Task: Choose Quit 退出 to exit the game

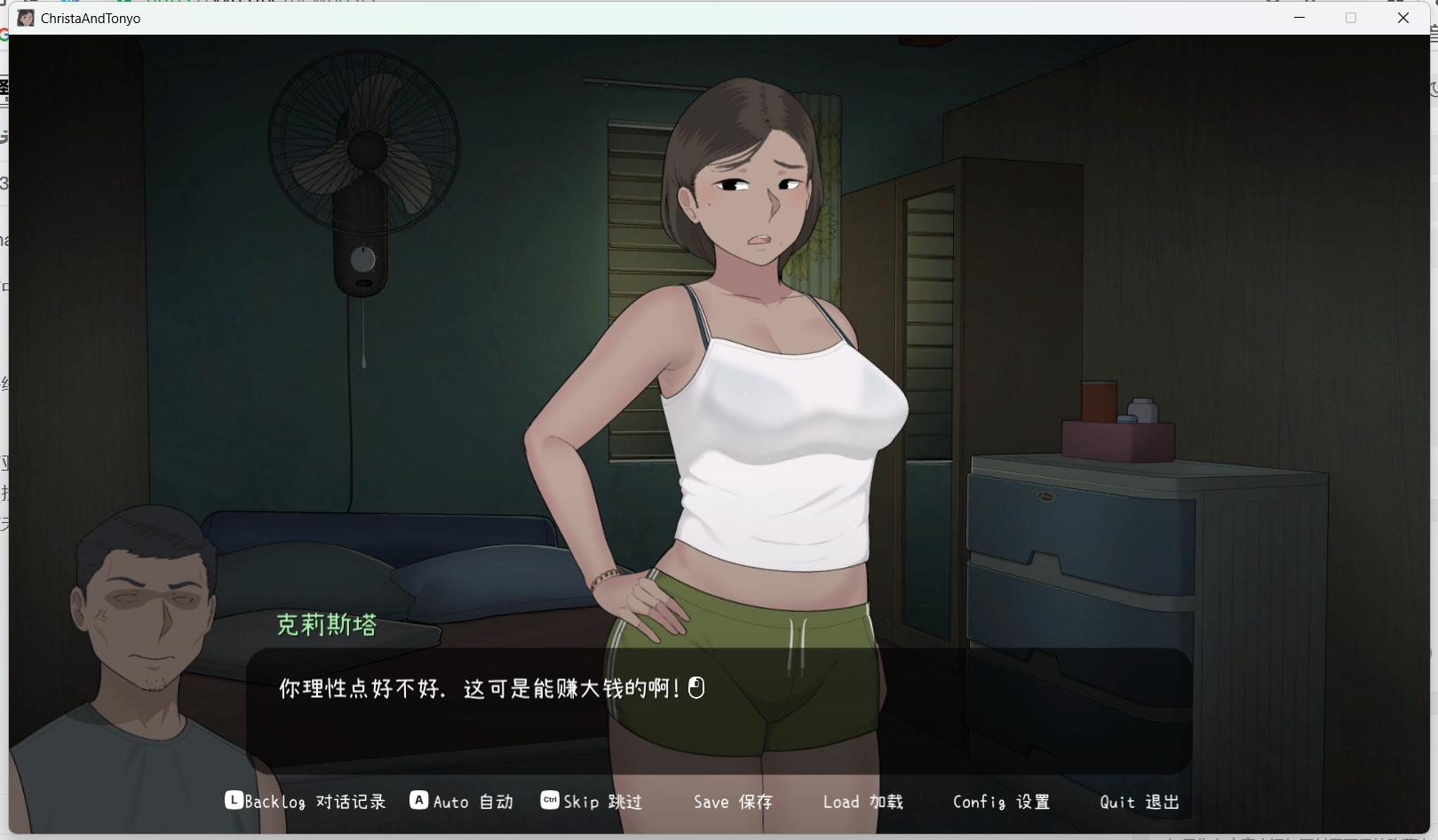Action: point(1140,802)
